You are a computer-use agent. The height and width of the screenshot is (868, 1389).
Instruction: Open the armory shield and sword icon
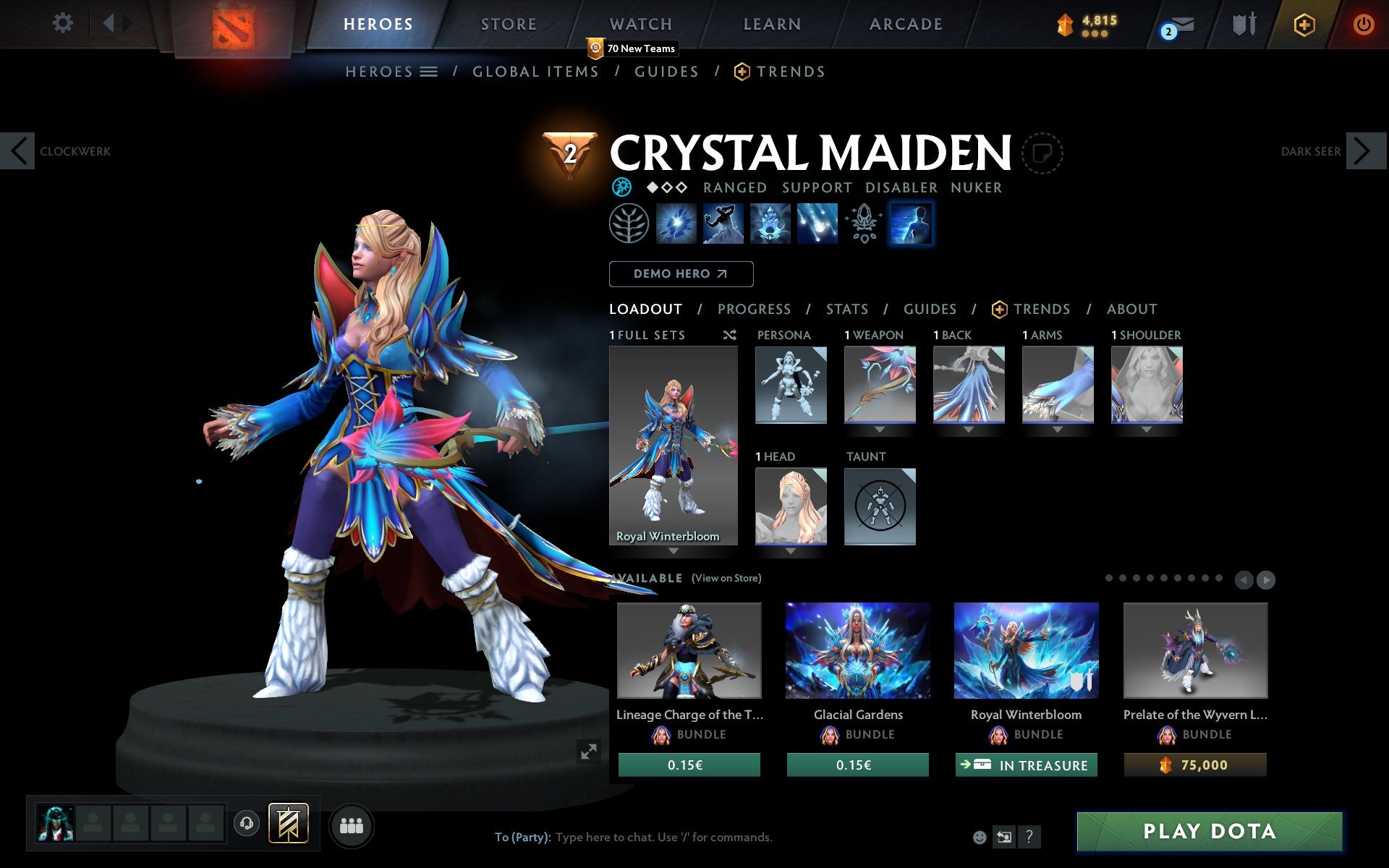point(1243,24)
